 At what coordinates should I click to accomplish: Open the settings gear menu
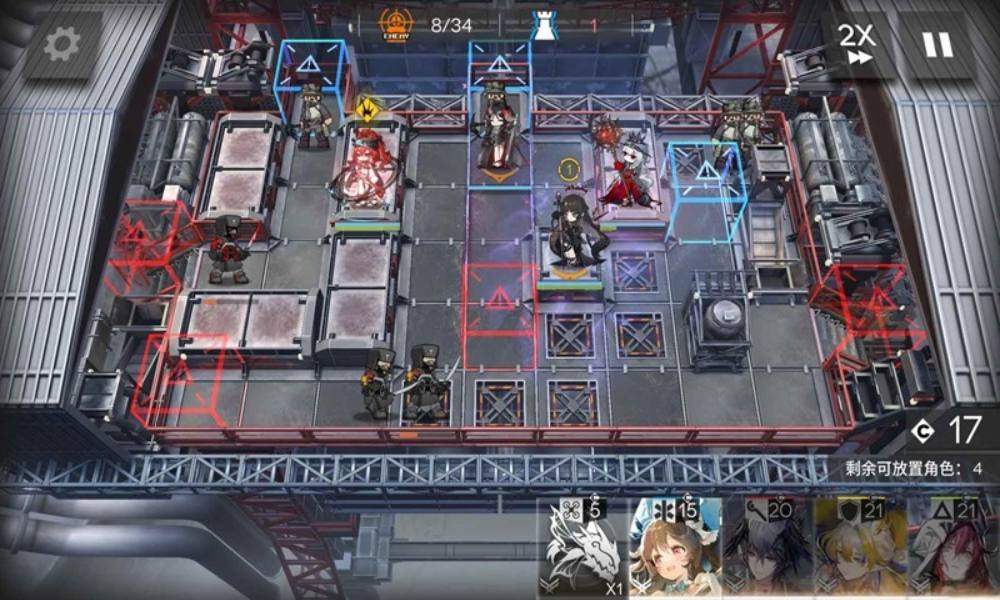point(62,45)
